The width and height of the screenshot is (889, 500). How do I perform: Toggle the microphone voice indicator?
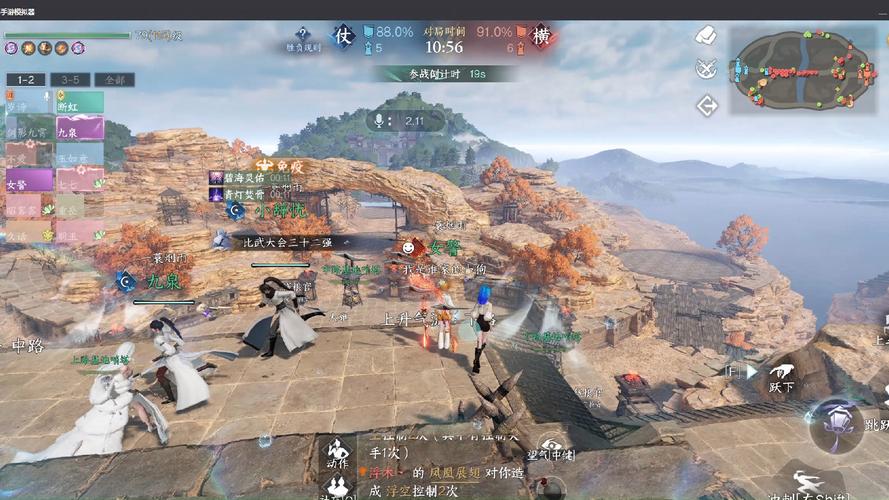click(x=379, y=121)
